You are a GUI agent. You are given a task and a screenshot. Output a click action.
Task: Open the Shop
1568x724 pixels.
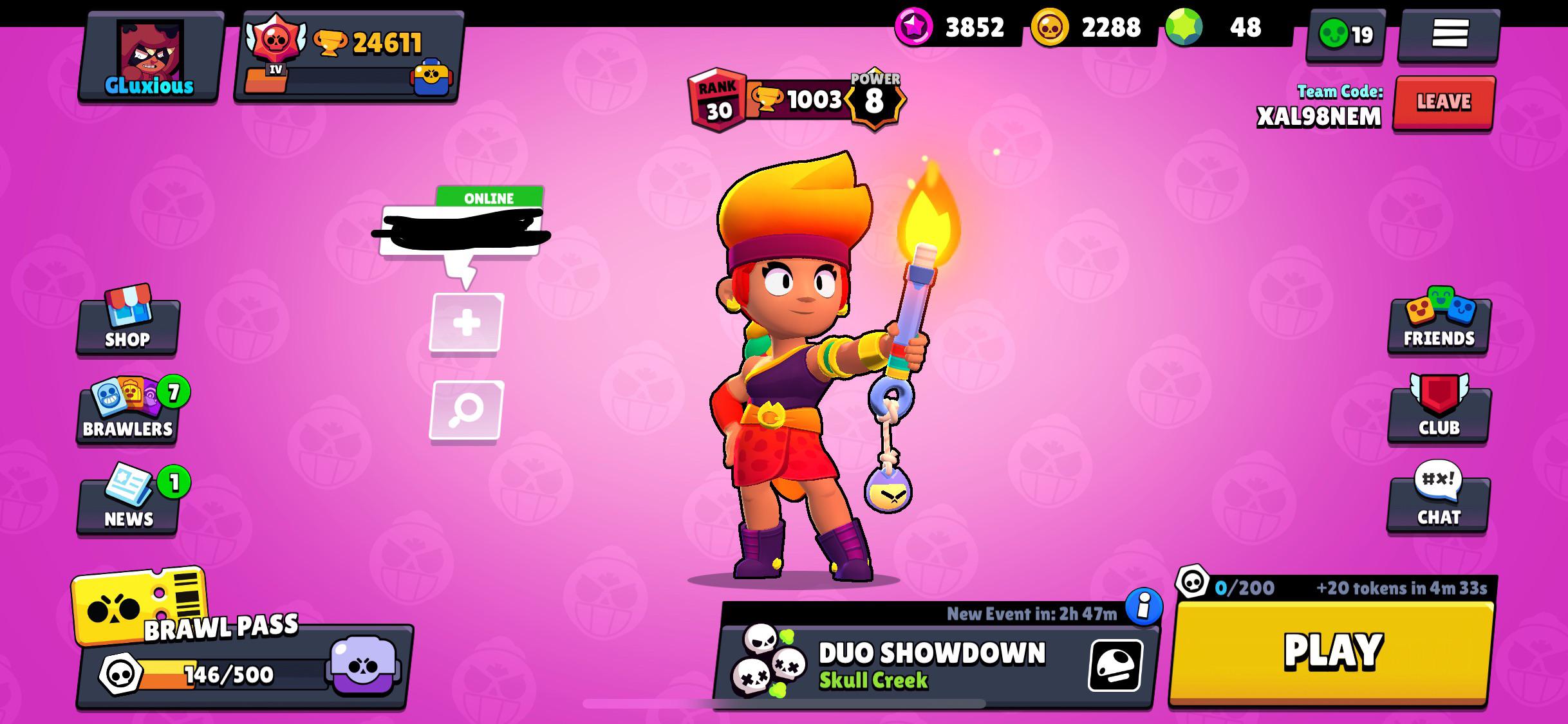tap(127, 325)
